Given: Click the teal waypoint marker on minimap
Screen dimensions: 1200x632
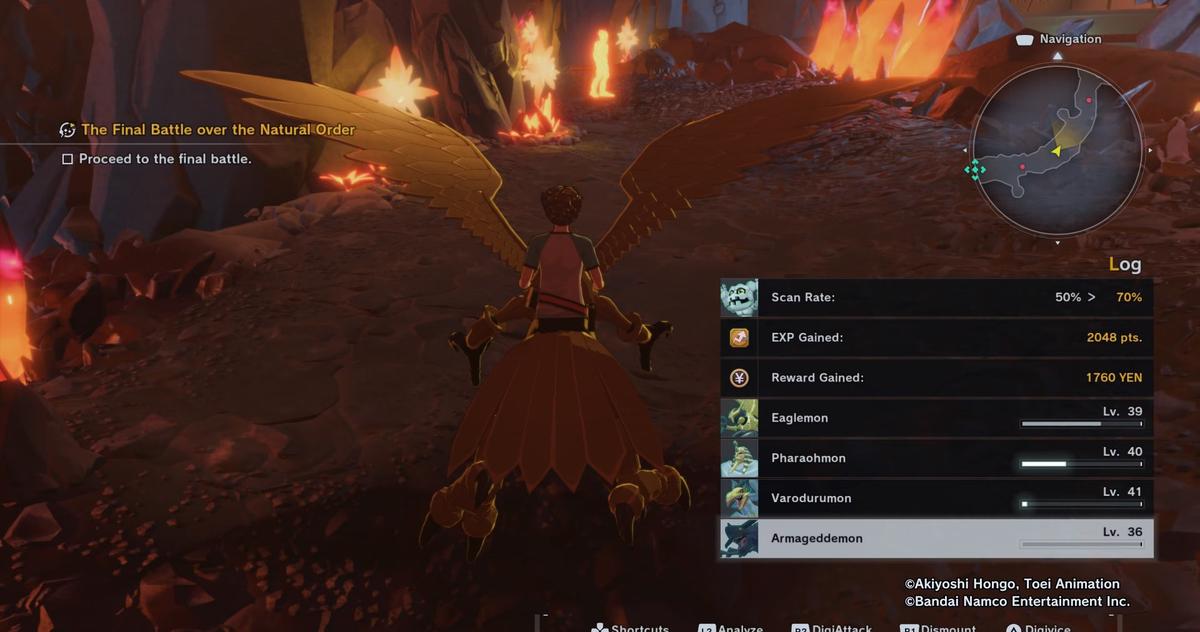Looking at the screenshot, I should click(x=975, y=170).
